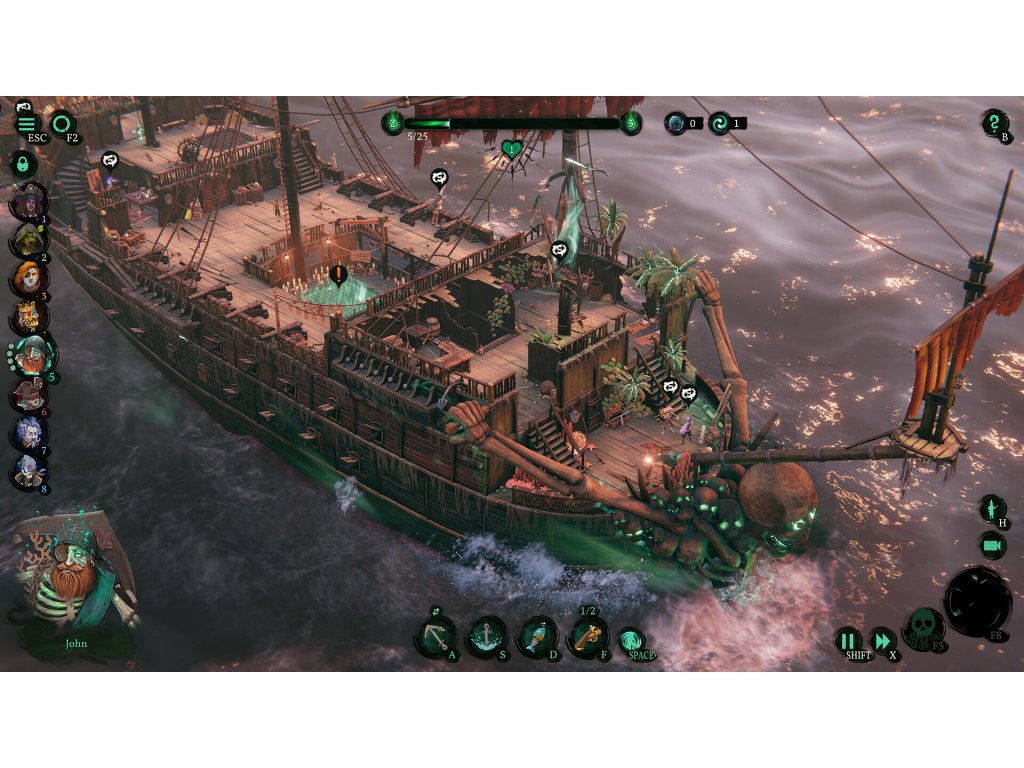
Task: Pick the grey-haired crew portrait numbered eight
Action: (x=27, y=470)
